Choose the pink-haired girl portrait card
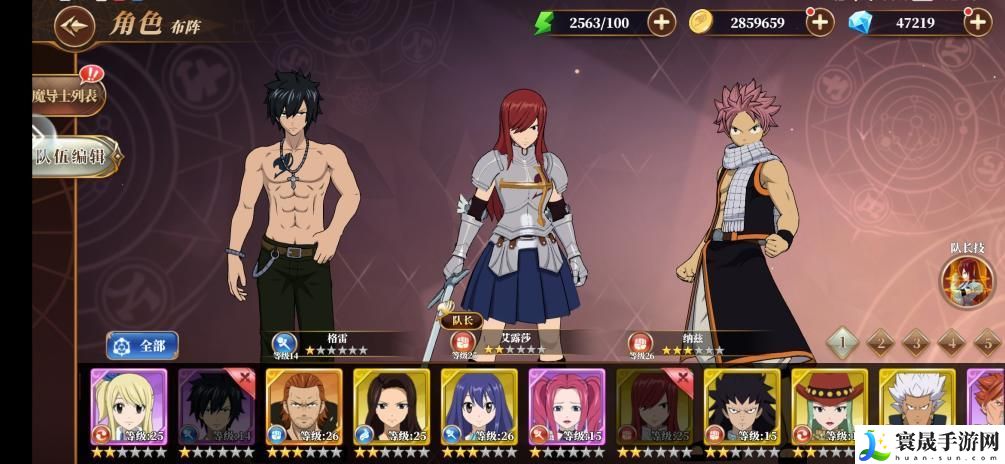1005x464 pixels. (566, 406)
